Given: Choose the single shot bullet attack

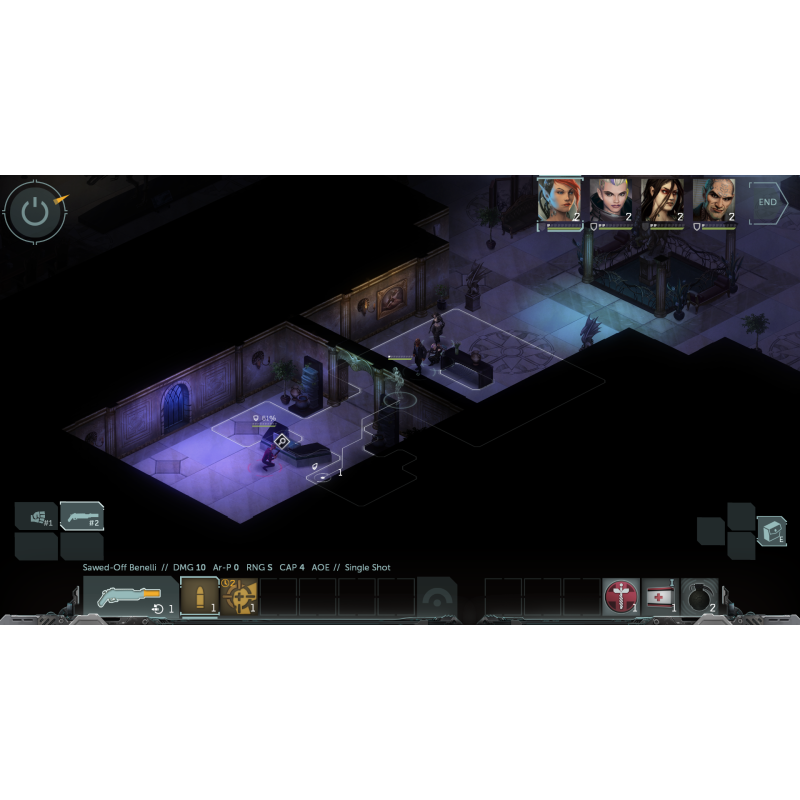Looking at the screenshot, I should [199, 597].
